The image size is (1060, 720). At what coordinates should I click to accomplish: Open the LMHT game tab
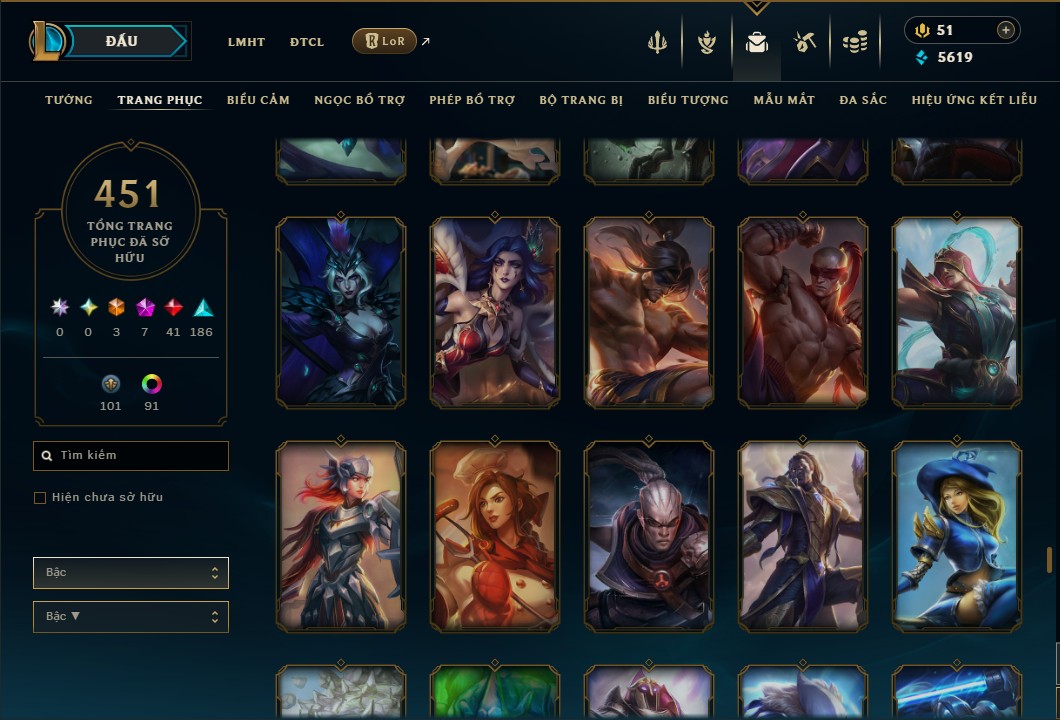click(246, 42)
